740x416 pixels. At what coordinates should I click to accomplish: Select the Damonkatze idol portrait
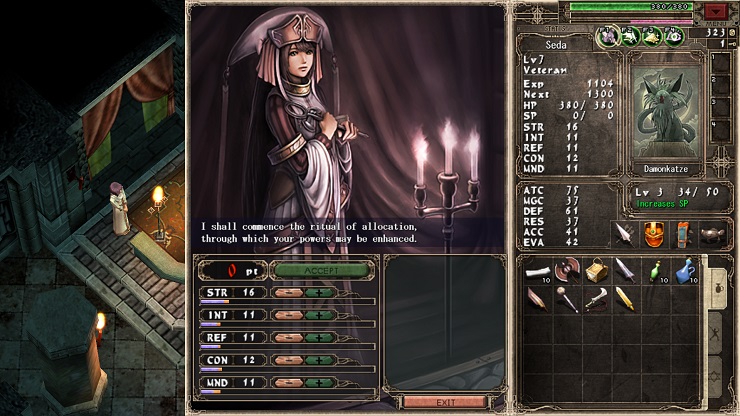click(x=663, y=111)
